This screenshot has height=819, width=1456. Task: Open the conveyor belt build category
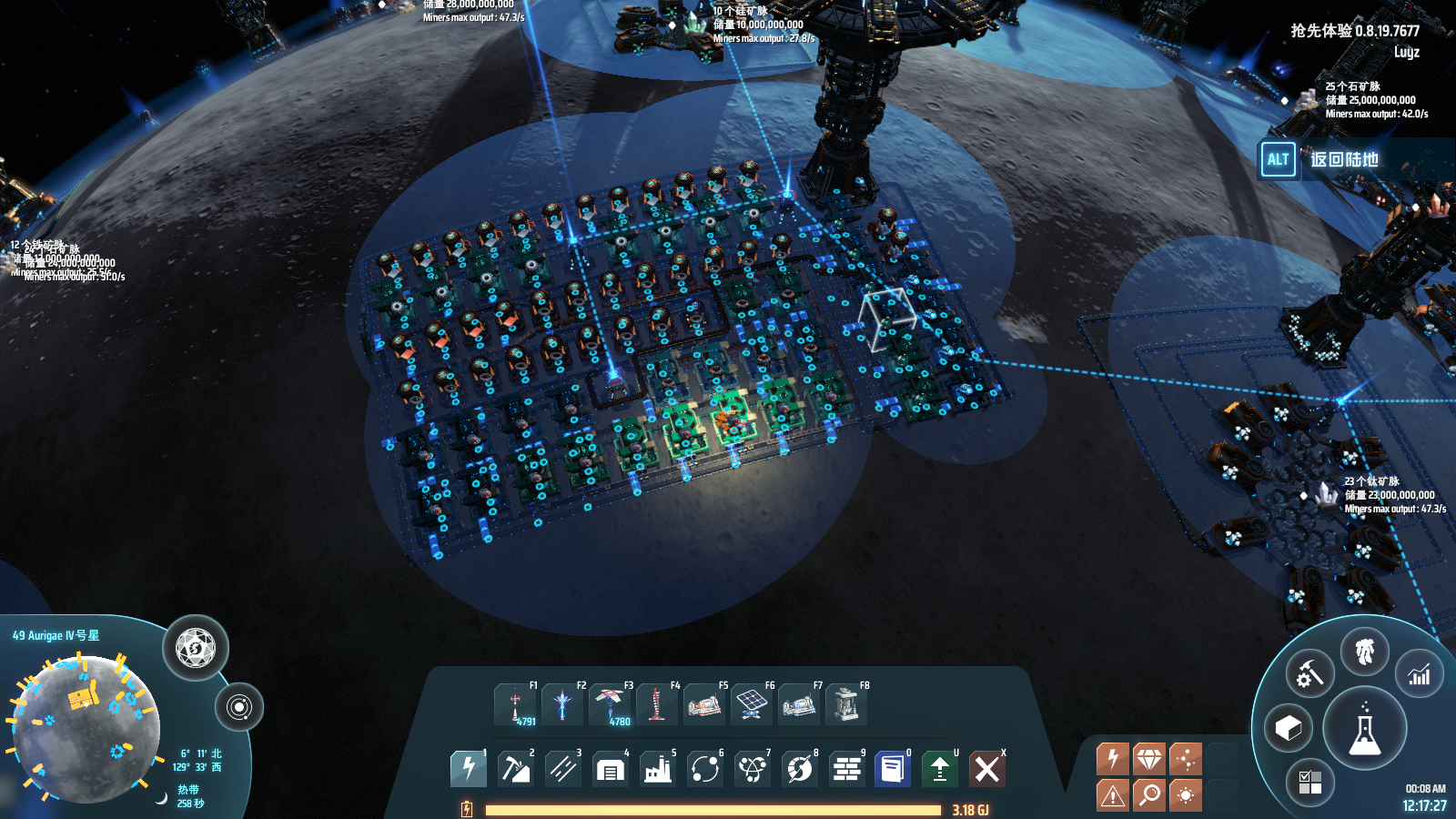pos(562,769)
